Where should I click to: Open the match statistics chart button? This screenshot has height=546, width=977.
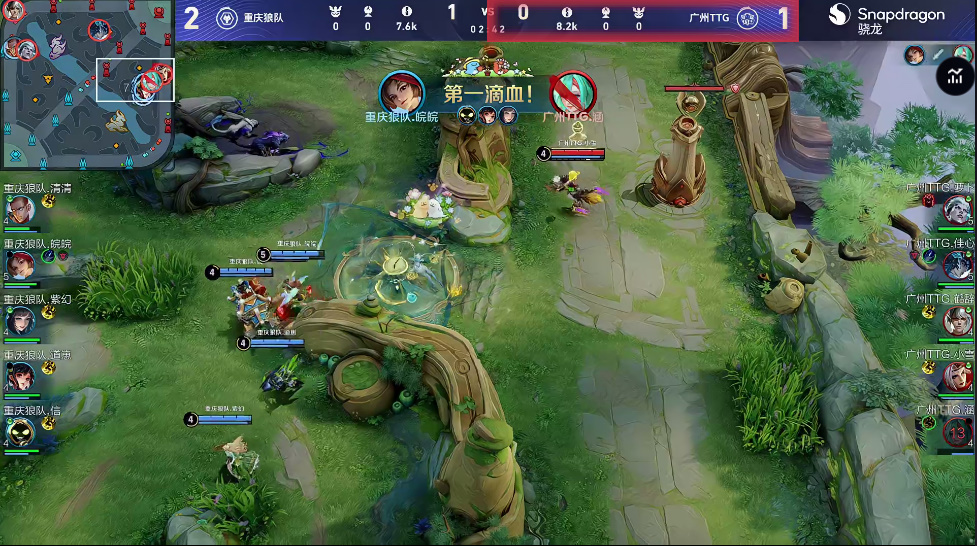pyautogui.click(x=955, y=76)
